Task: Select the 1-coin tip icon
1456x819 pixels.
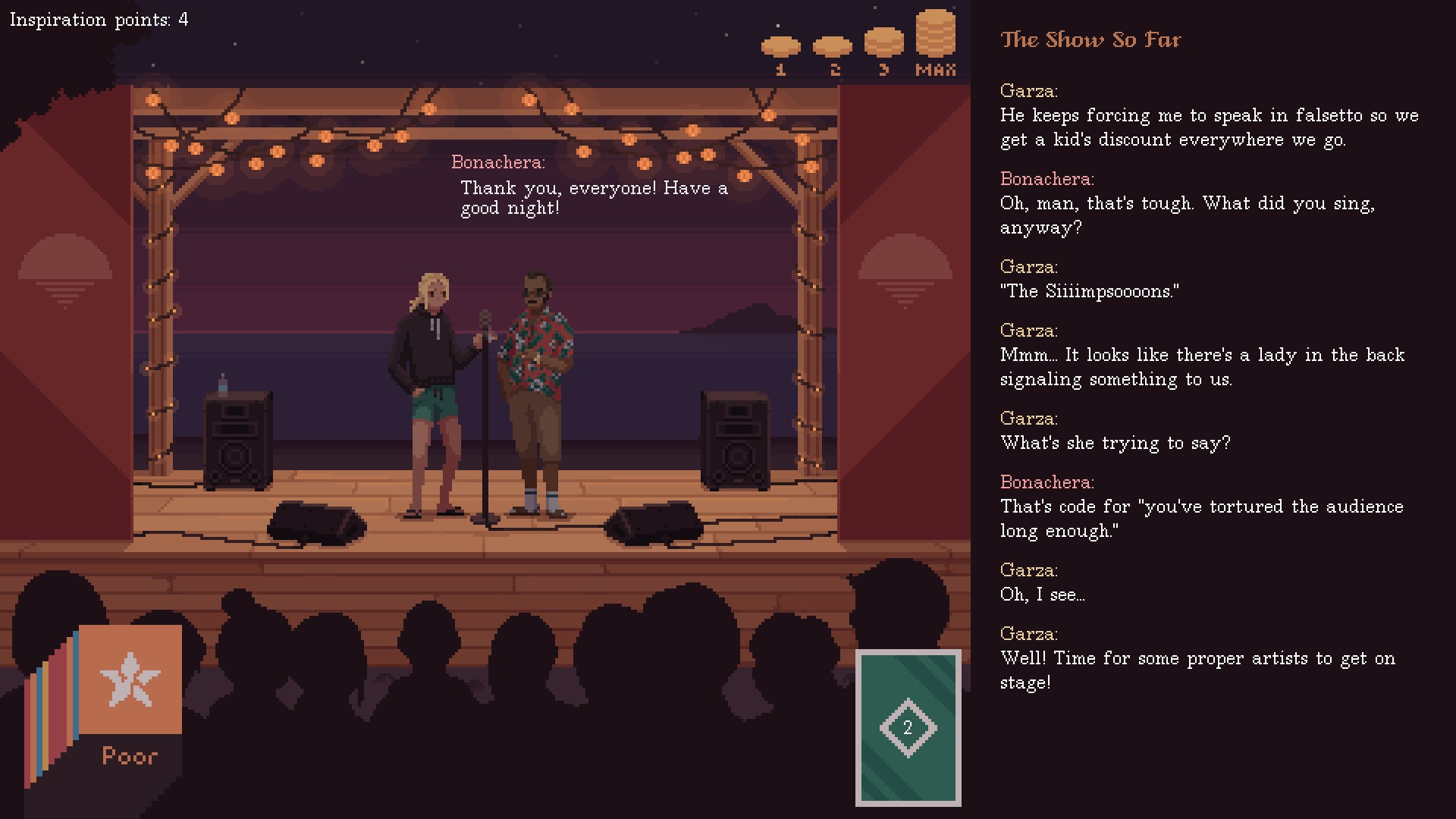Action: coord(782,47)
